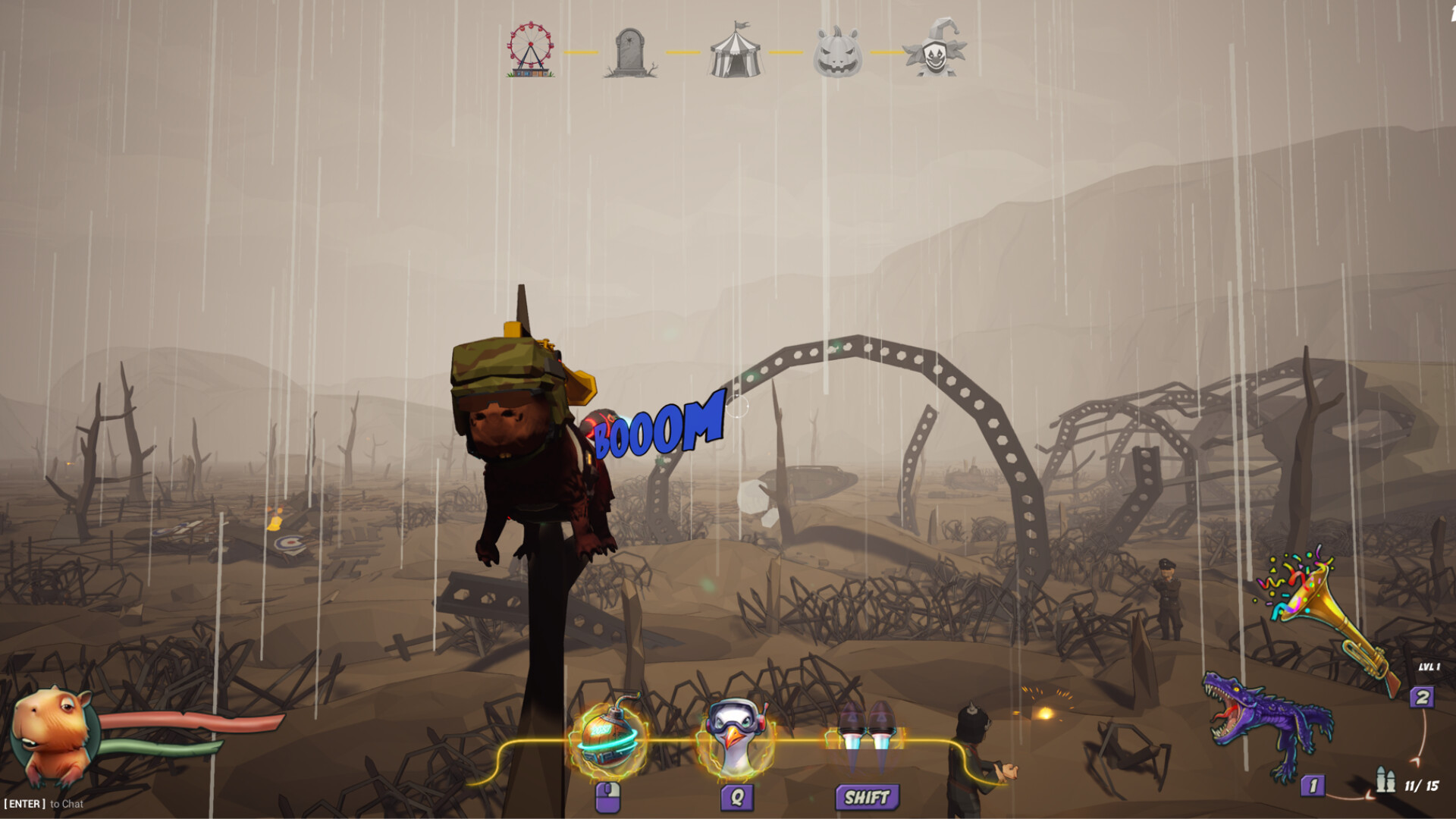
Task: Click the tombstone stage icon
Action: (x=629, y=52)
